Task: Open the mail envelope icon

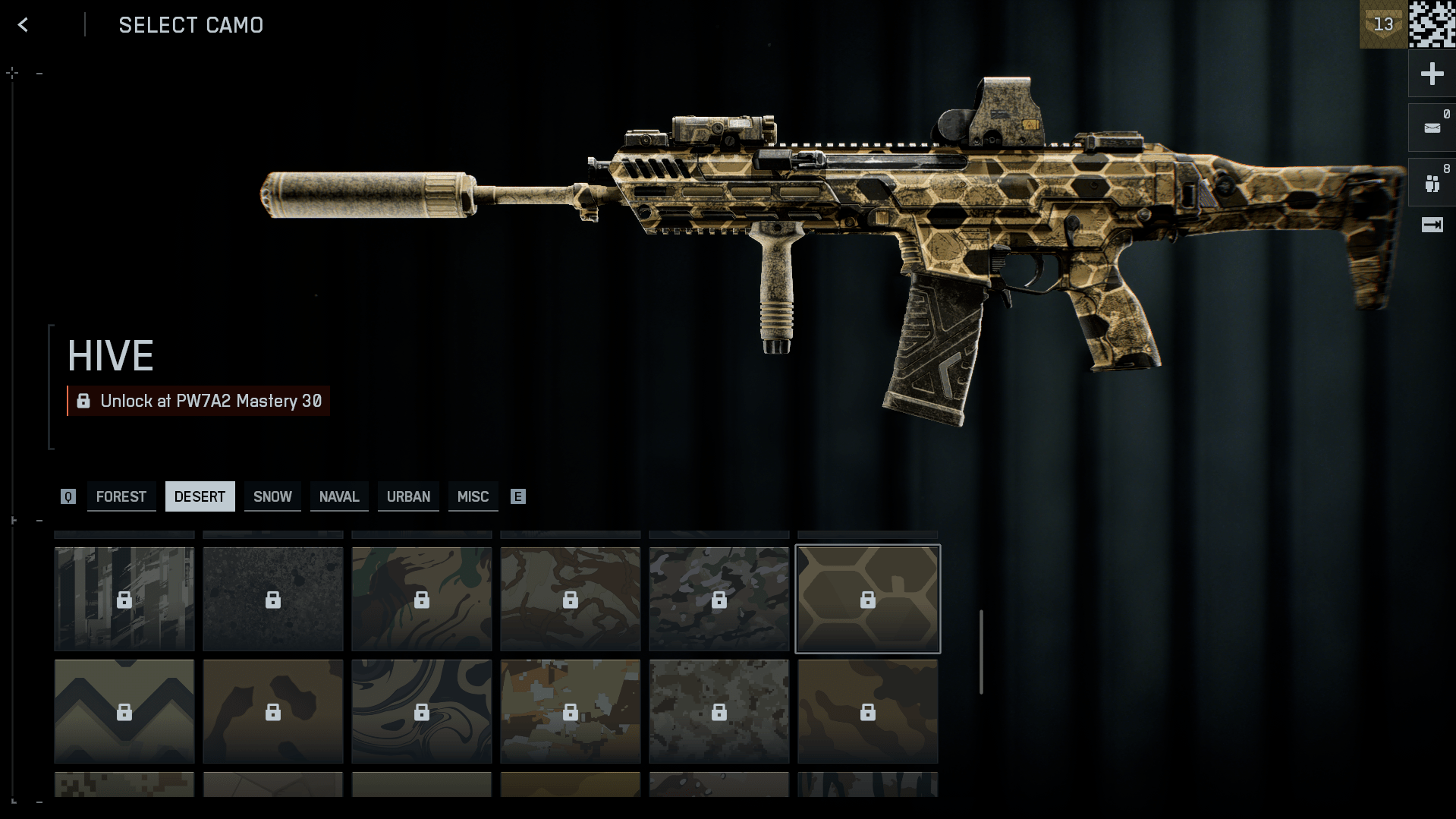Action: [x=1432, y=128]
